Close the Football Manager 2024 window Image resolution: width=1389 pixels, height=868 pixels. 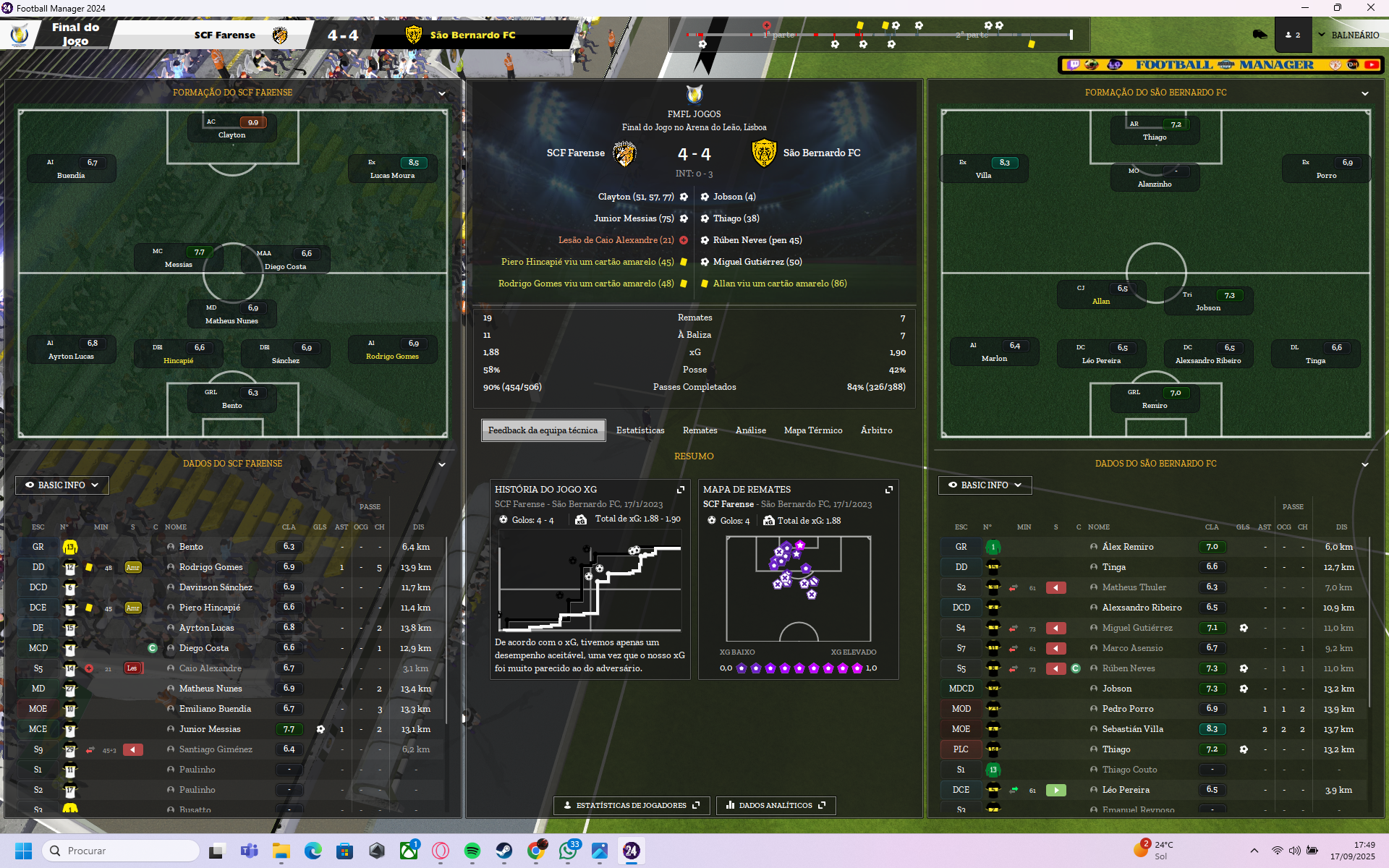1370,8
